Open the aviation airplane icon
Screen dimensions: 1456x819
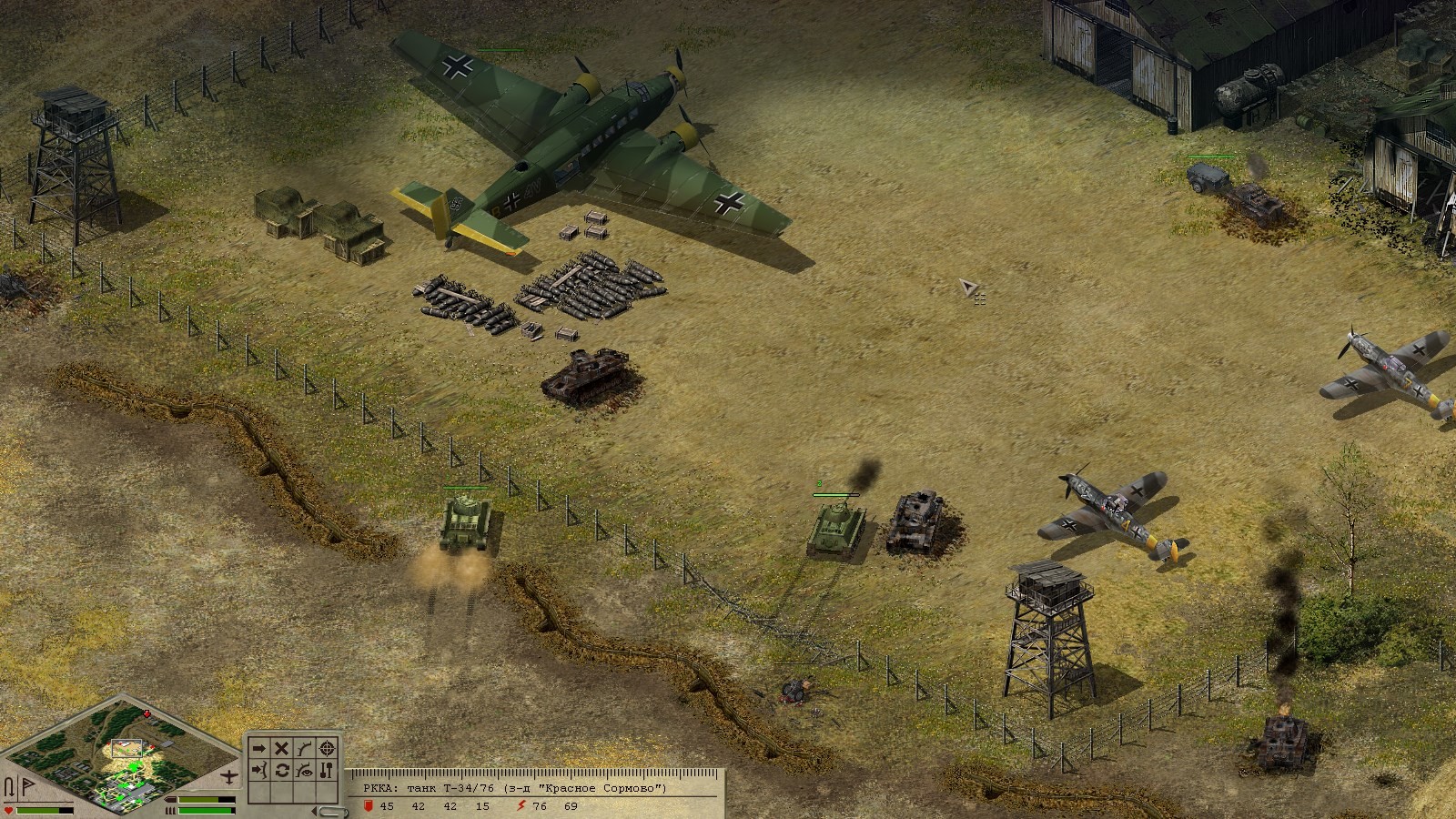pyautogui.click(x=230, y=776)
